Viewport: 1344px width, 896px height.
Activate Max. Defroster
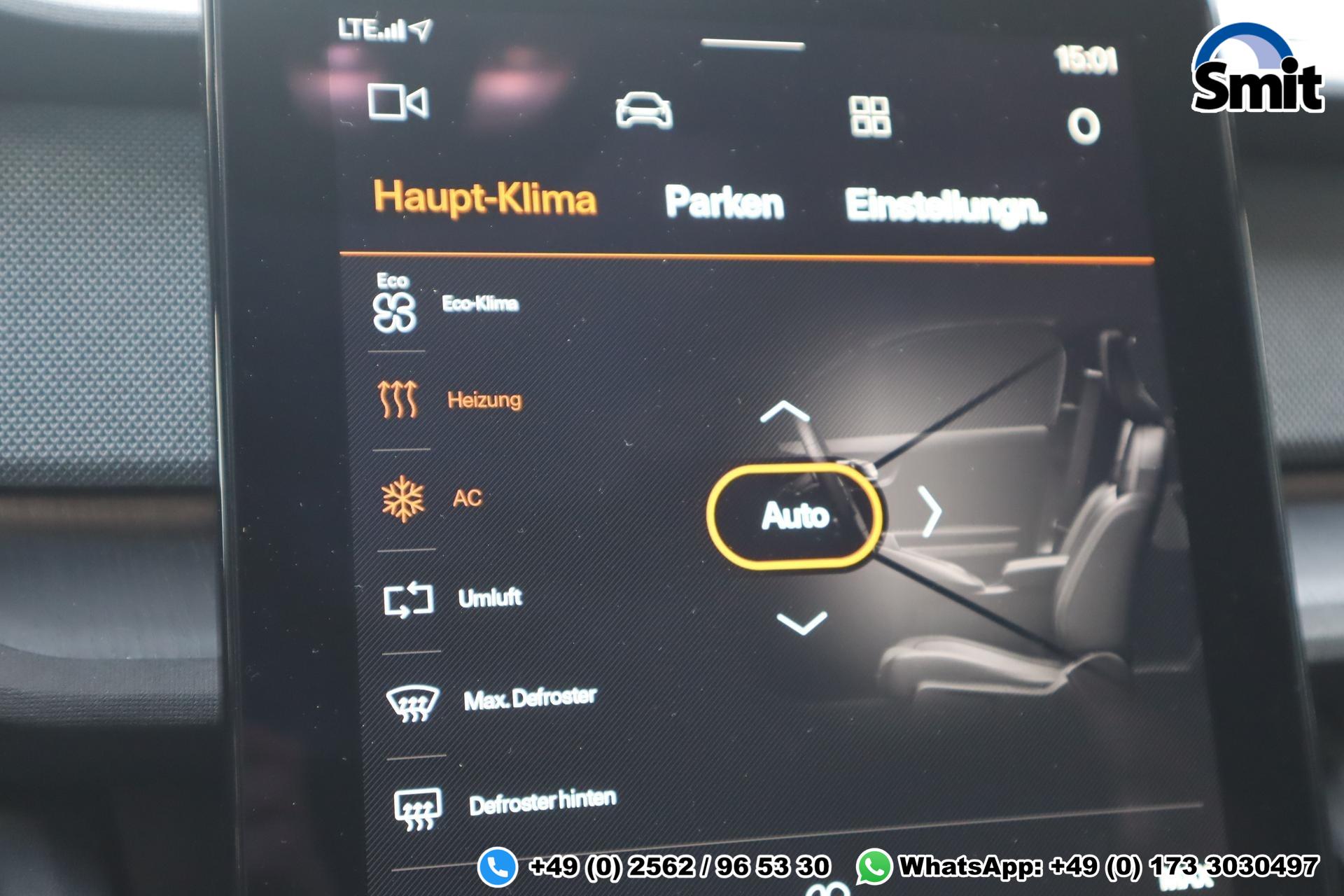click(491, 700)
